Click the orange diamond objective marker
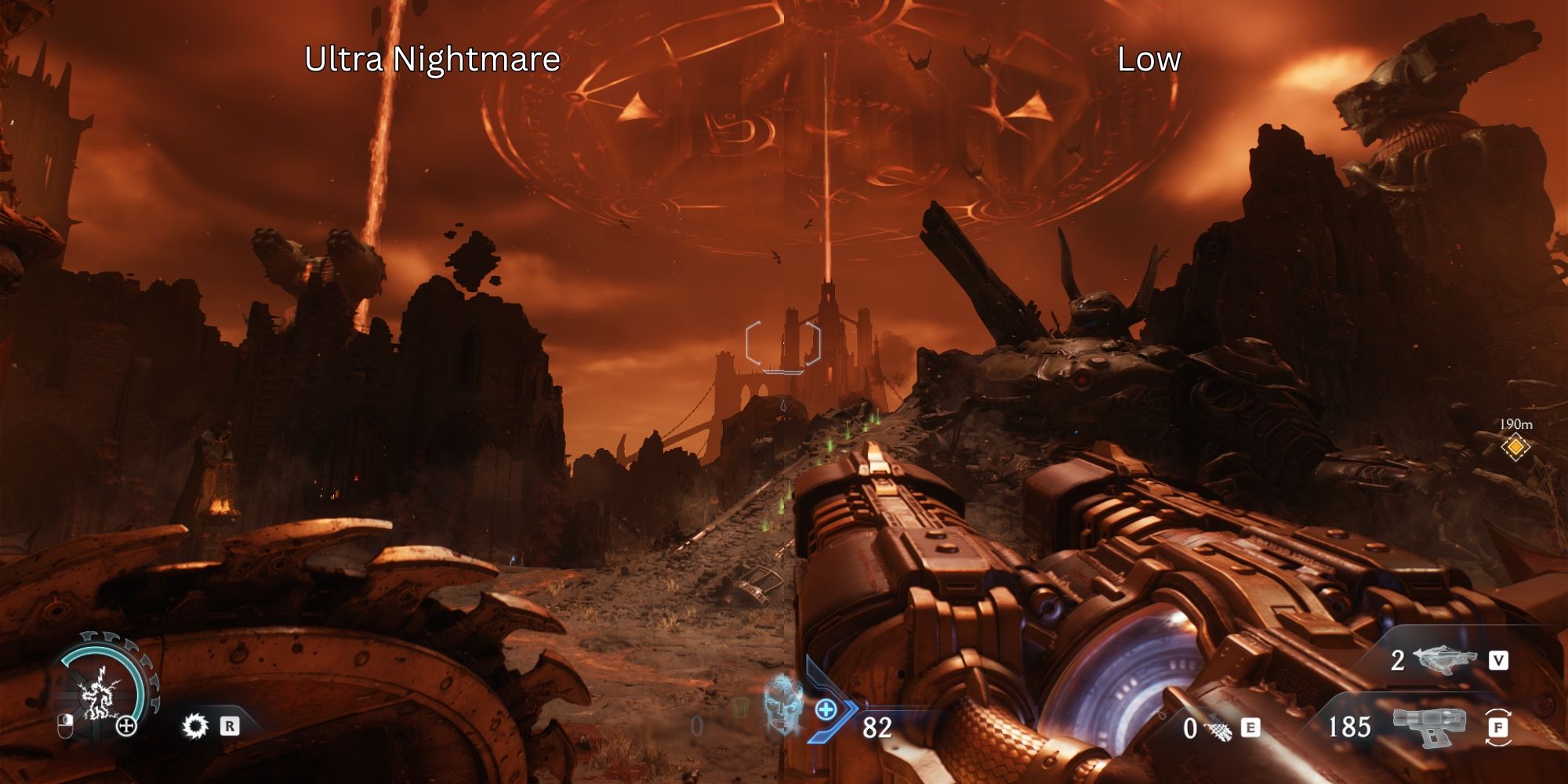The height and width of the screenshot is (784, 1568). [x=1515, y=447]
